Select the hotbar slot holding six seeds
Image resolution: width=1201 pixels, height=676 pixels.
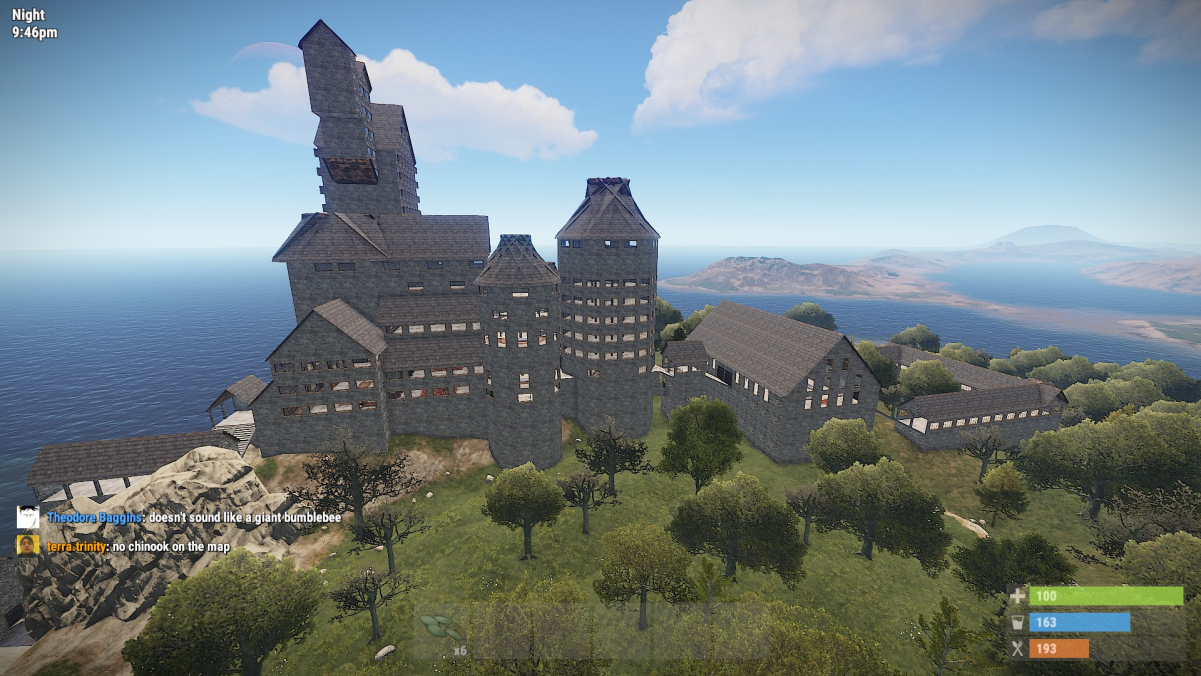coord(442,634)
